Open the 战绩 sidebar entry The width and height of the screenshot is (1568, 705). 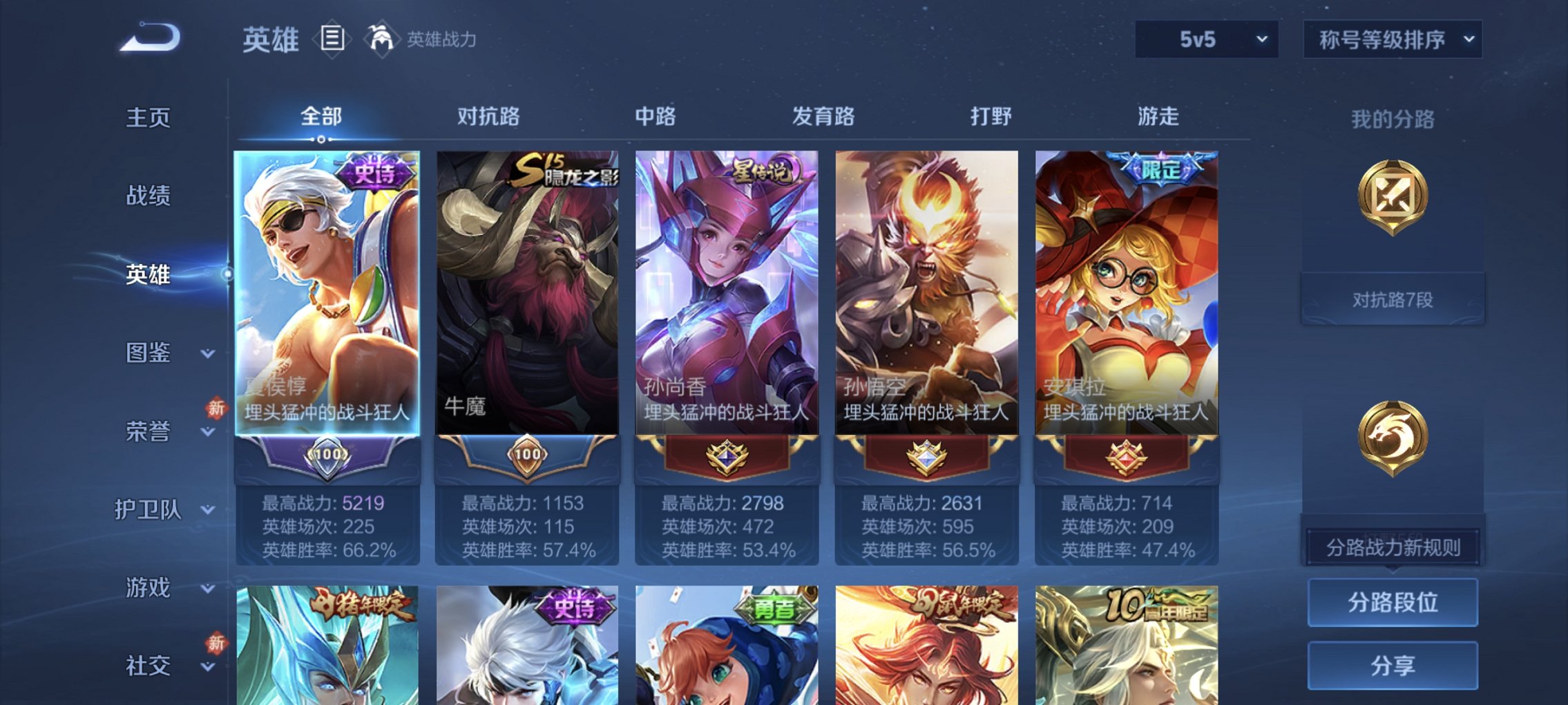149,197
